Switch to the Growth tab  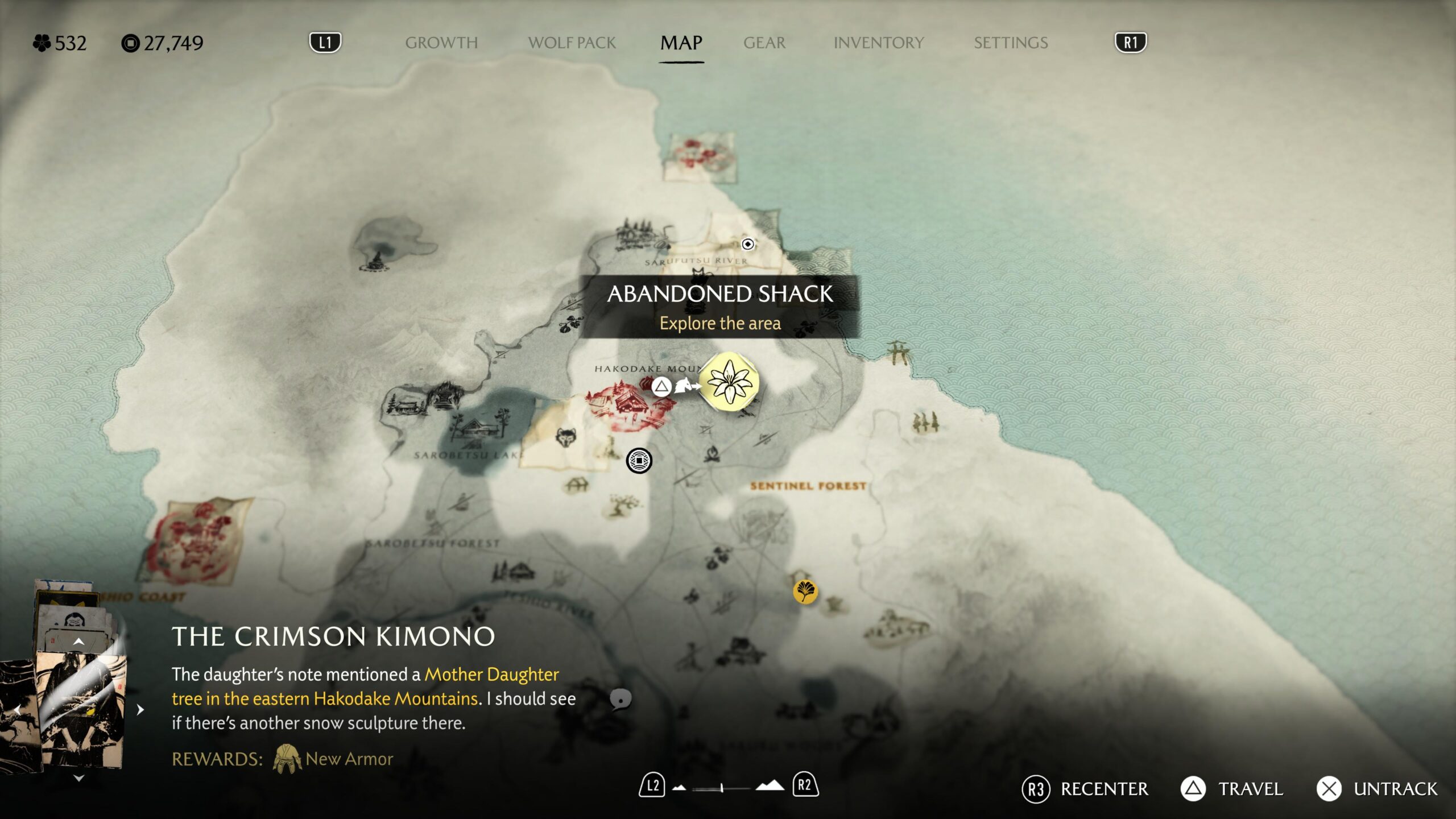441,43
